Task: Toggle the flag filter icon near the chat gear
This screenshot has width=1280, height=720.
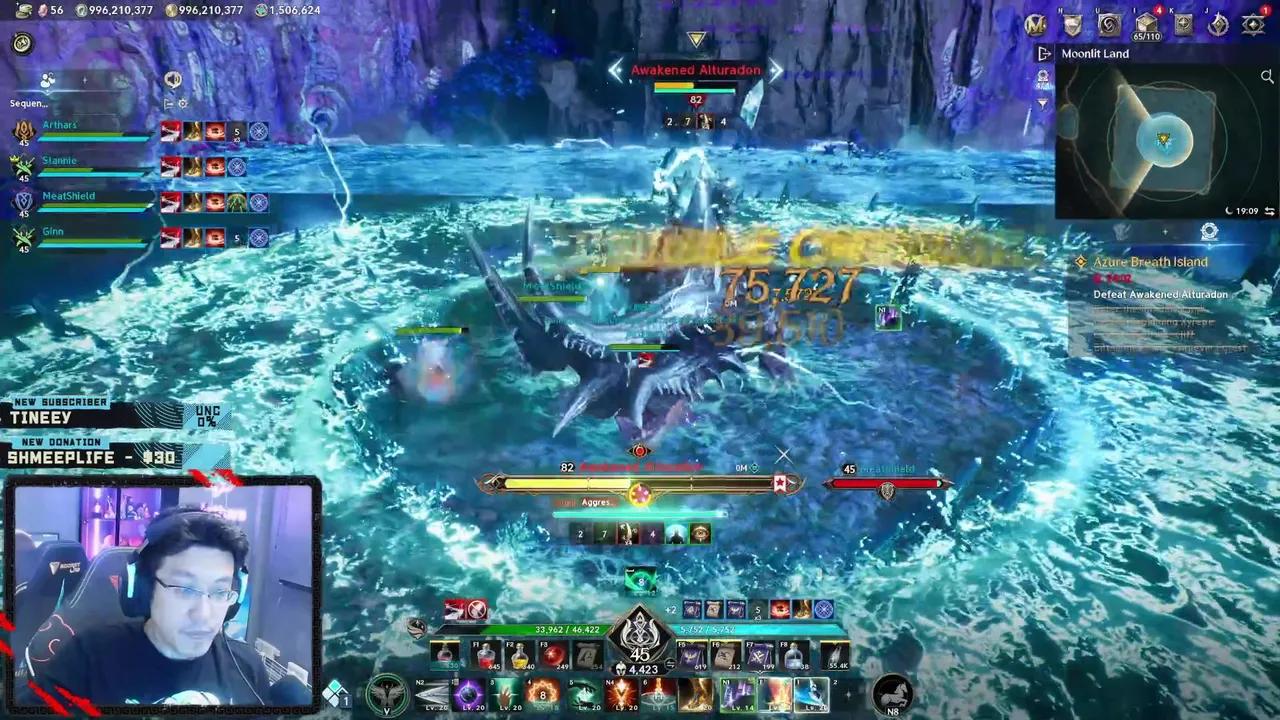Action: pos(169,103)
